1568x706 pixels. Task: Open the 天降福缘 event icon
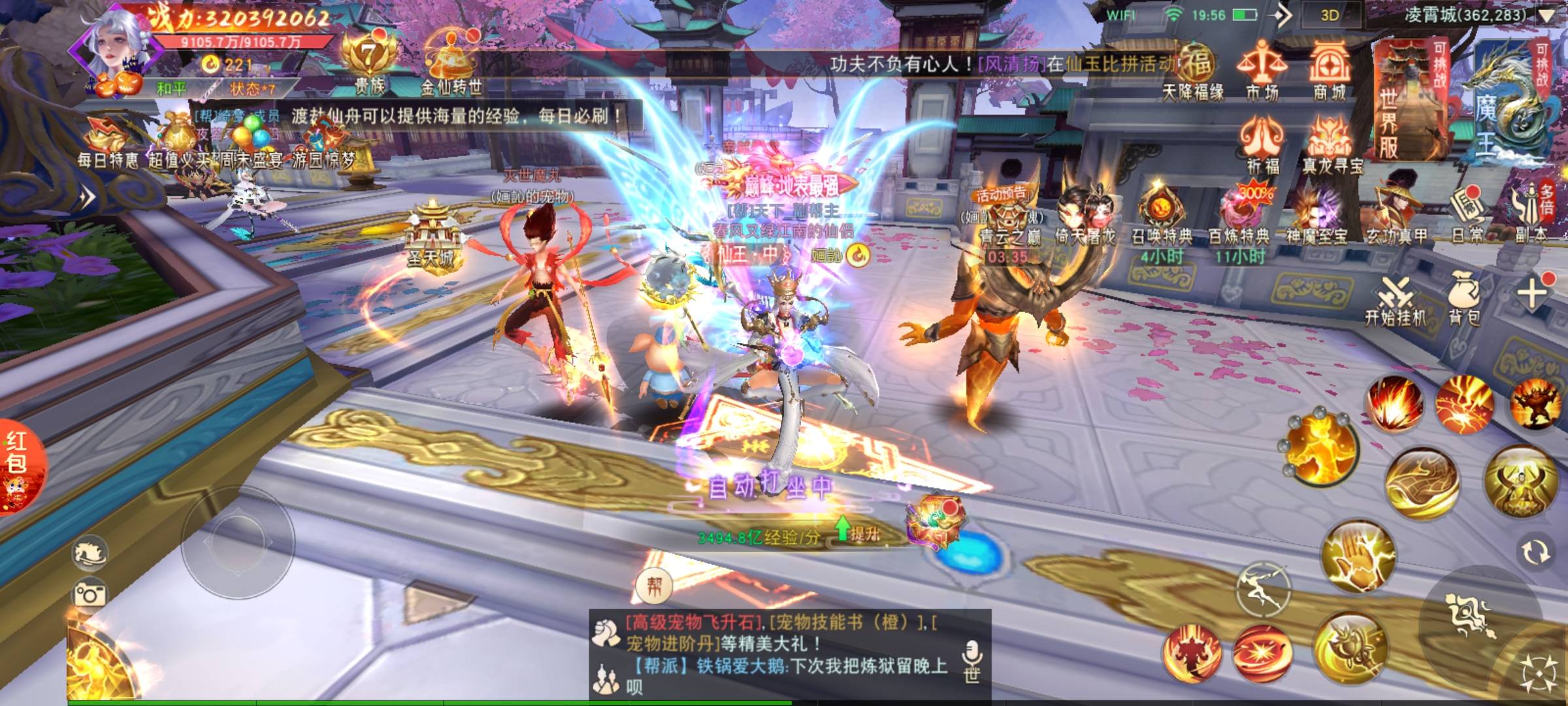[x=1194, y=72]
